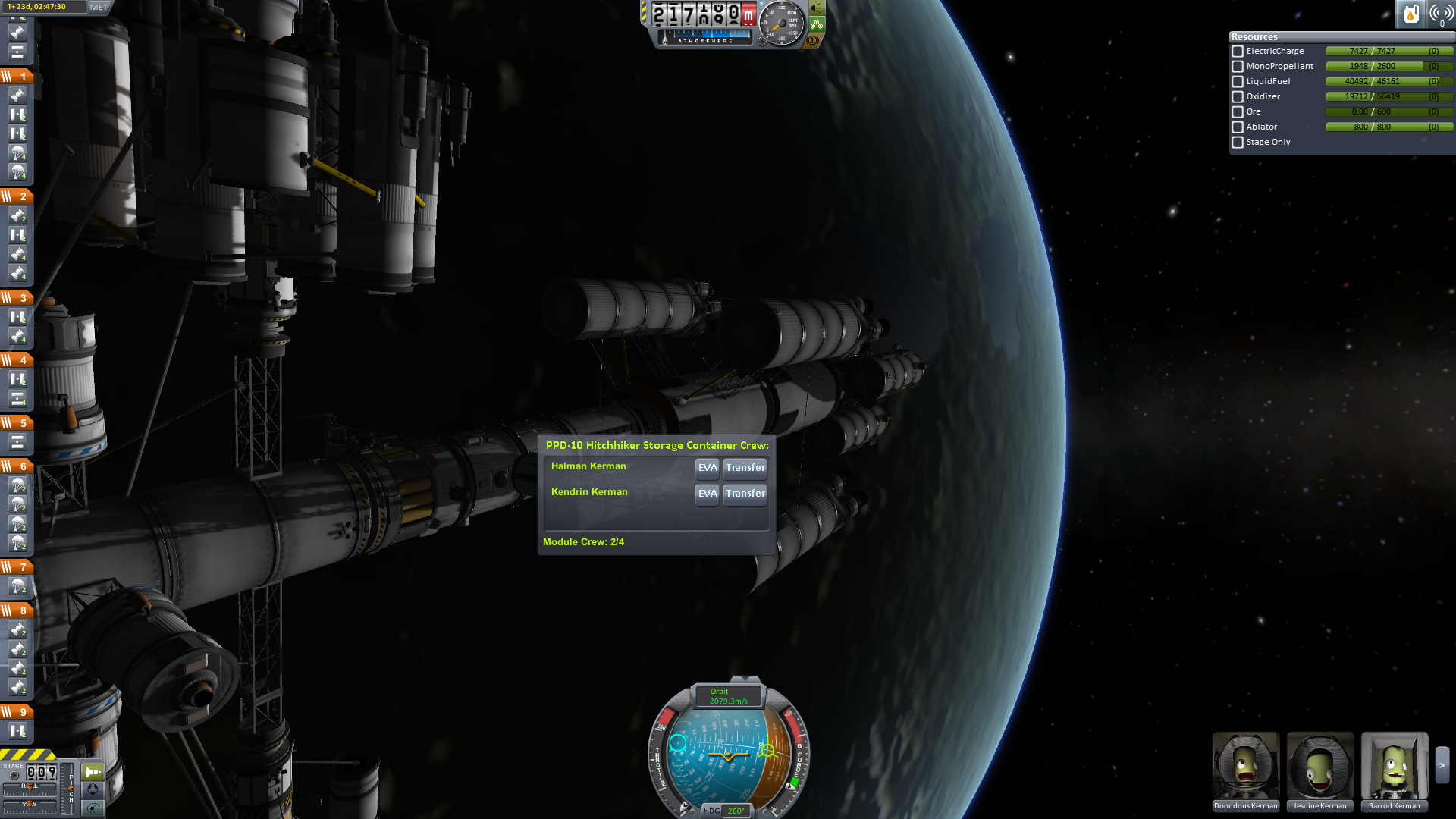Image resolution: width=1456 pixels, height=819 pixels.
Task: Transfer Halman Kerman to another module
Action: pos(745,468)
